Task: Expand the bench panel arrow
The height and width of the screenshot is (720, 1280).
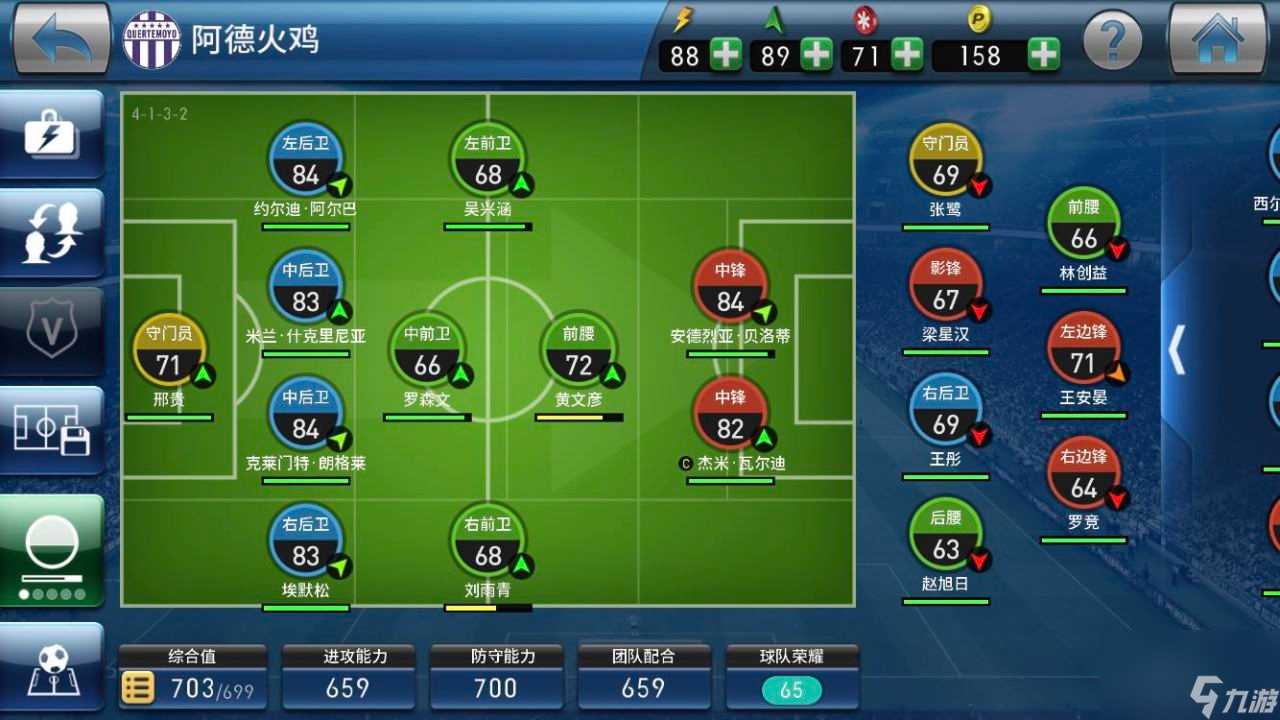Action: coord(1177,350)
